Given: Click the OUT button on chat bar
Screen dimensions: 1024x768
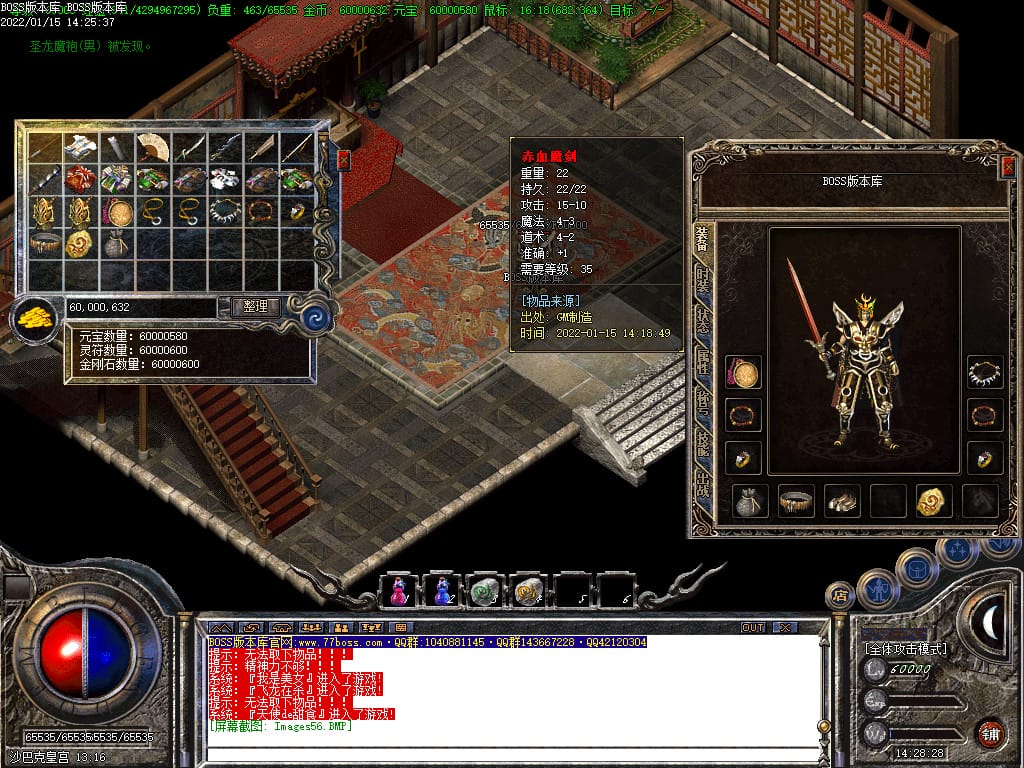Looking at the screenshot, I should tap(752, 627).
